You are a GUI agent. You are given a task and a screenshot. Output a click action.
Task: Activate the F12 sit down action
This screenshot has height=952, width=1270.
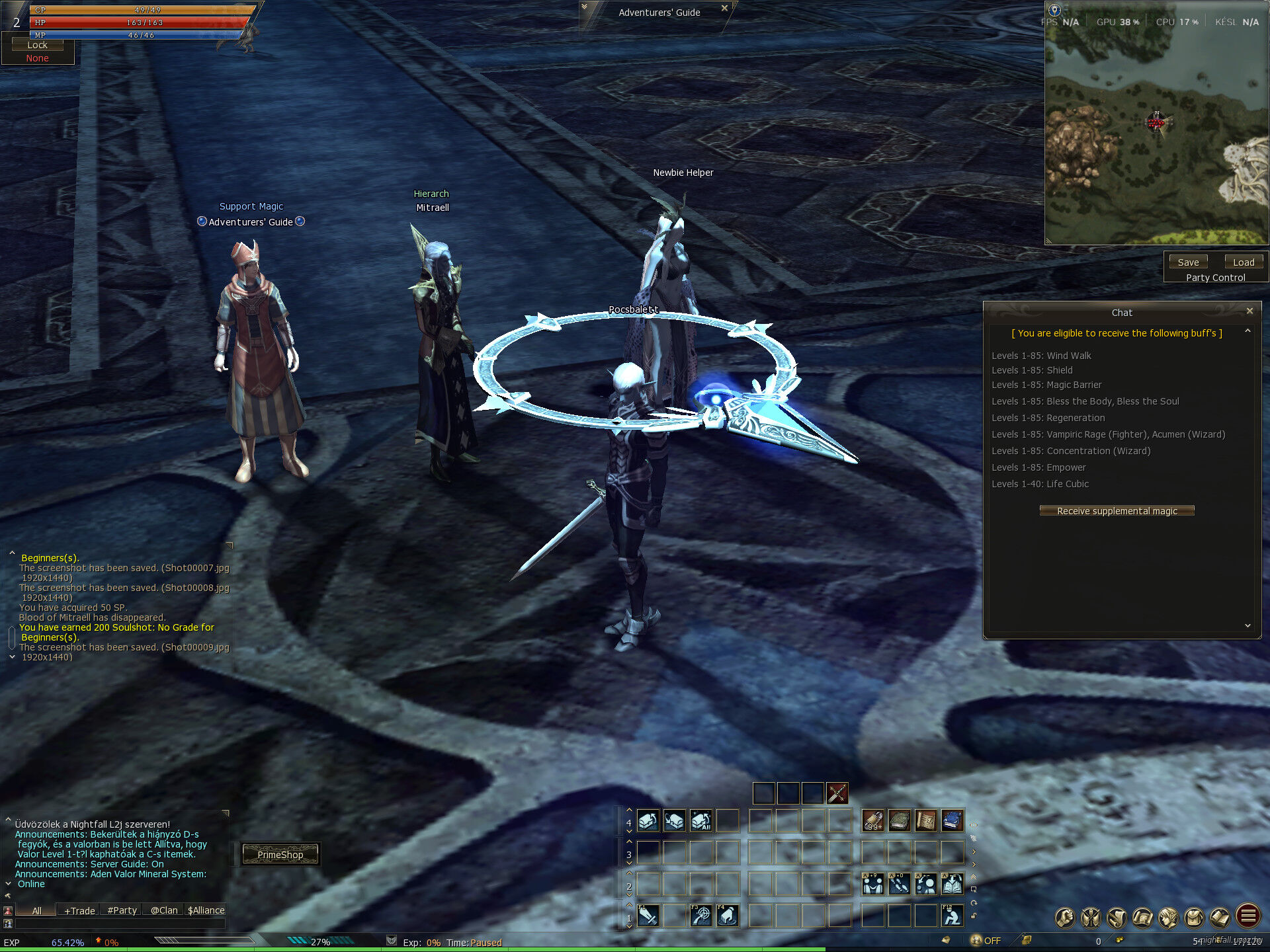(952, 916)
